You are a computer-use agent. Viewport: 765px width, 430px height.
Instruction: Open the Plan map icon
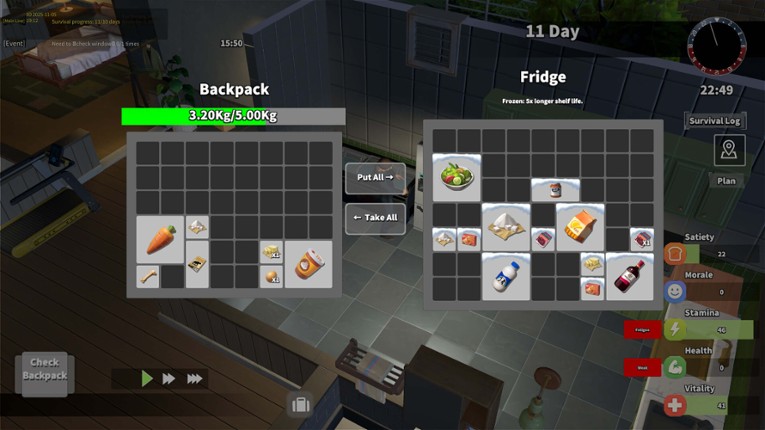(x=727, y=152)
